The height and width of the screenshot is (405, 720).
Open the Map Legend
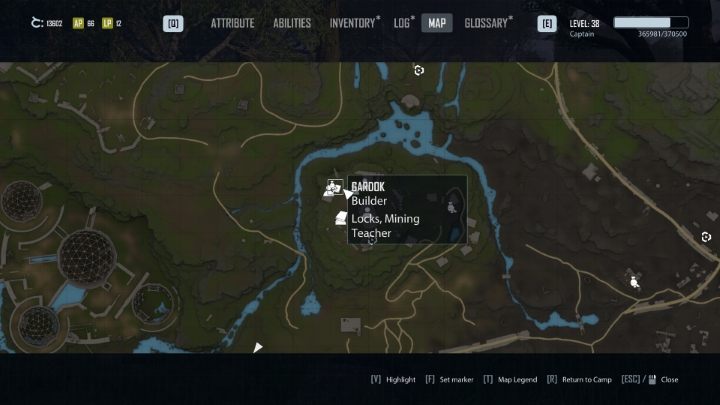pos(515,380)
